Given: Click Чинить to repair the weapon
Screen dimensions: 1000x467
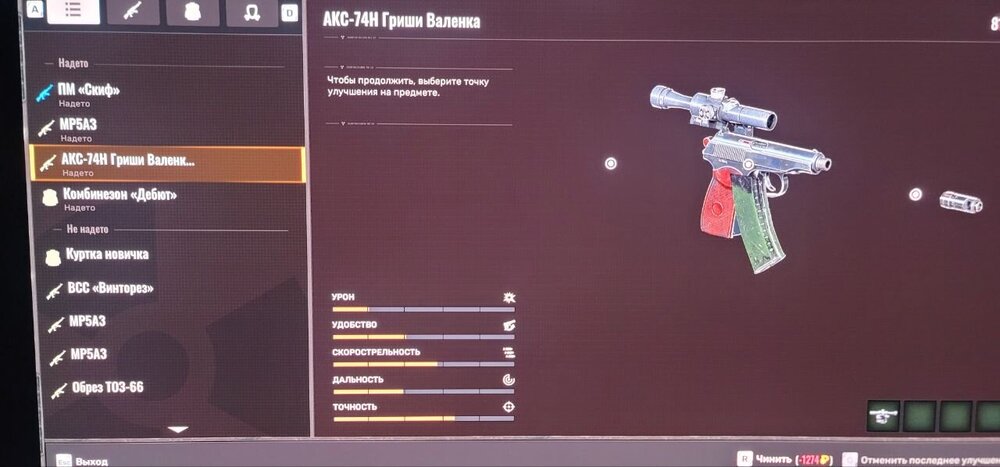Looking at the screenshot, I should (774, 458).
